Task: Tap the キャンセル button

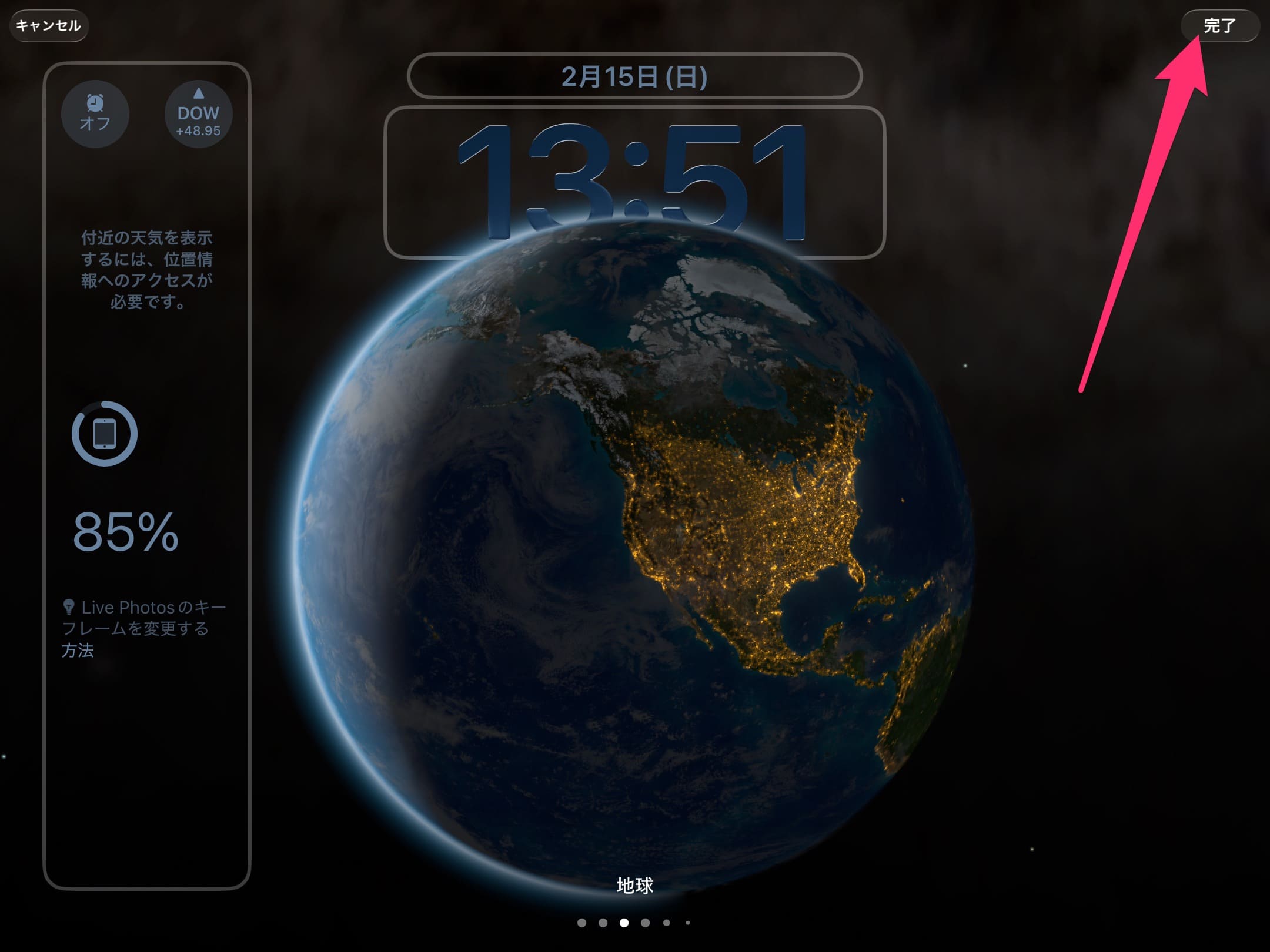Action: (x=49, y=26)
